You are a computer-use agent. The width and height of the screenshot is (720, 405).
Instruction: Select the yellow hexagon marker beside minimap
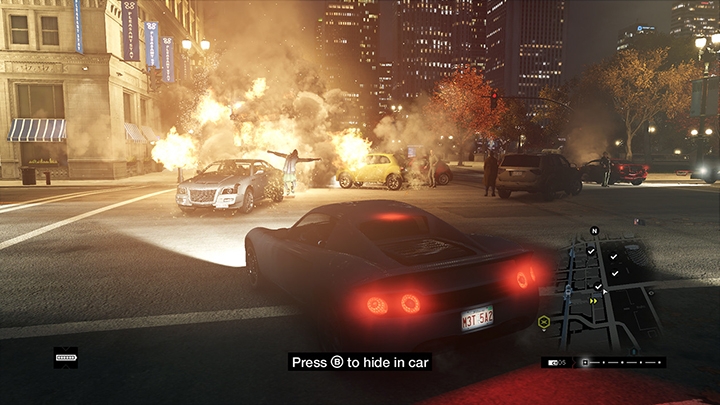point(544,322)
